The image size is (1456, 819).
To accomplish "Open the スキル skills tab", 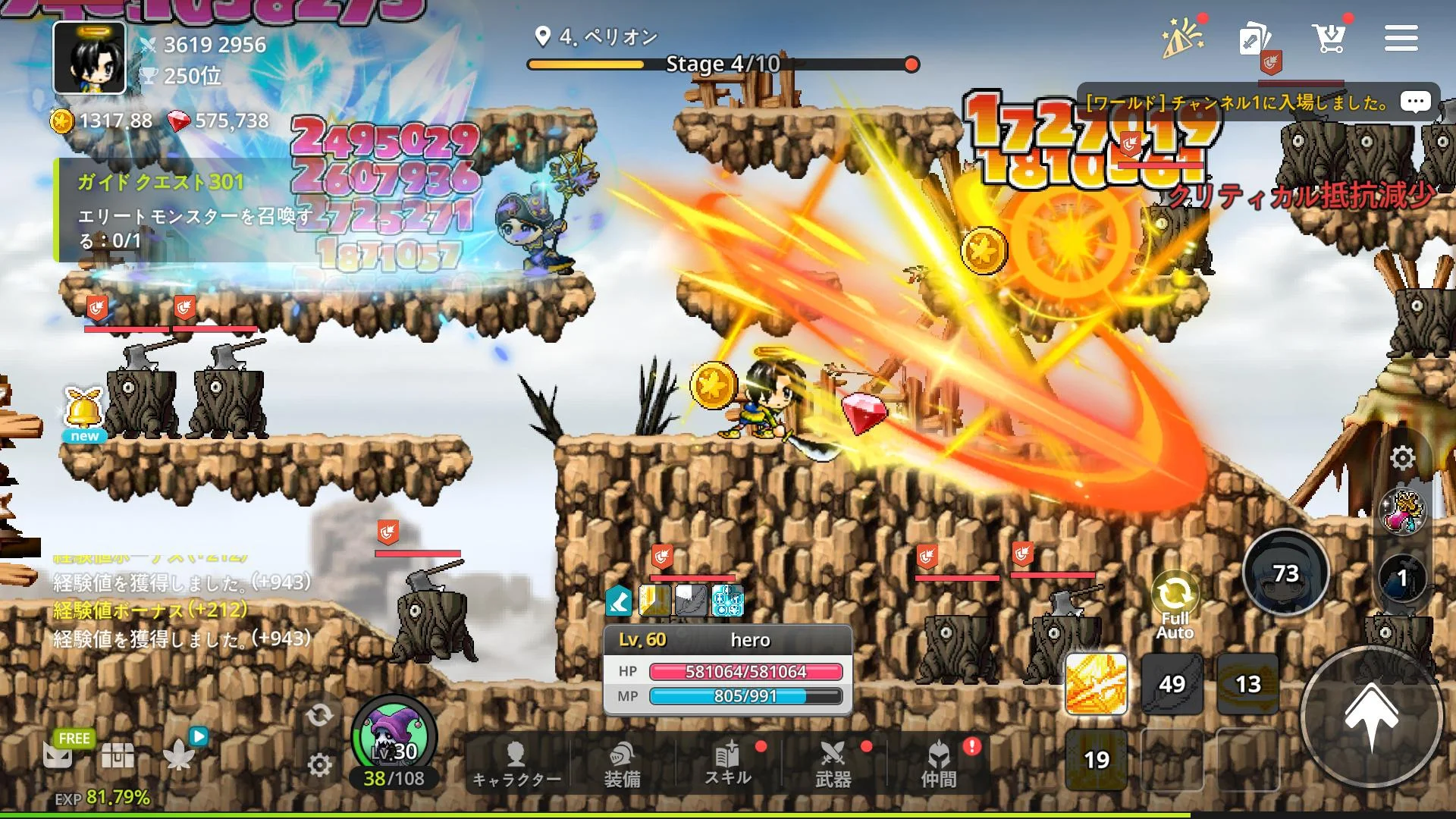I will point(727,764).
